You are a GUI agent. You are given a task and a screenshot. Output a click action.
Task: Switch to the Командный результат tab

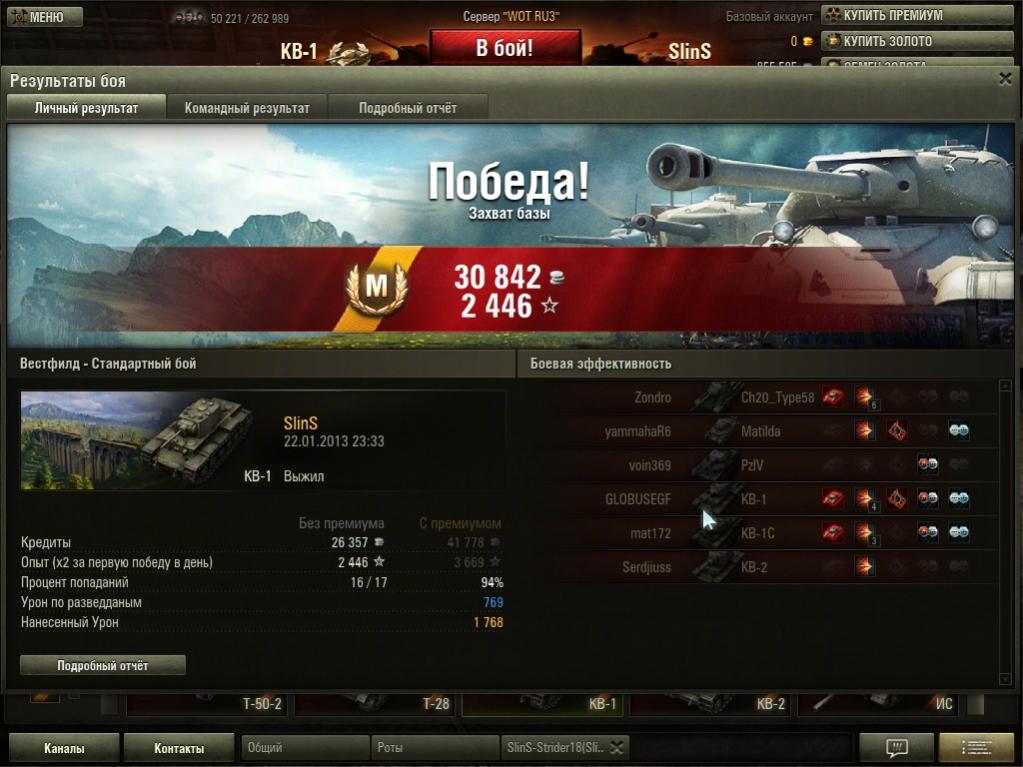point(247,108)
